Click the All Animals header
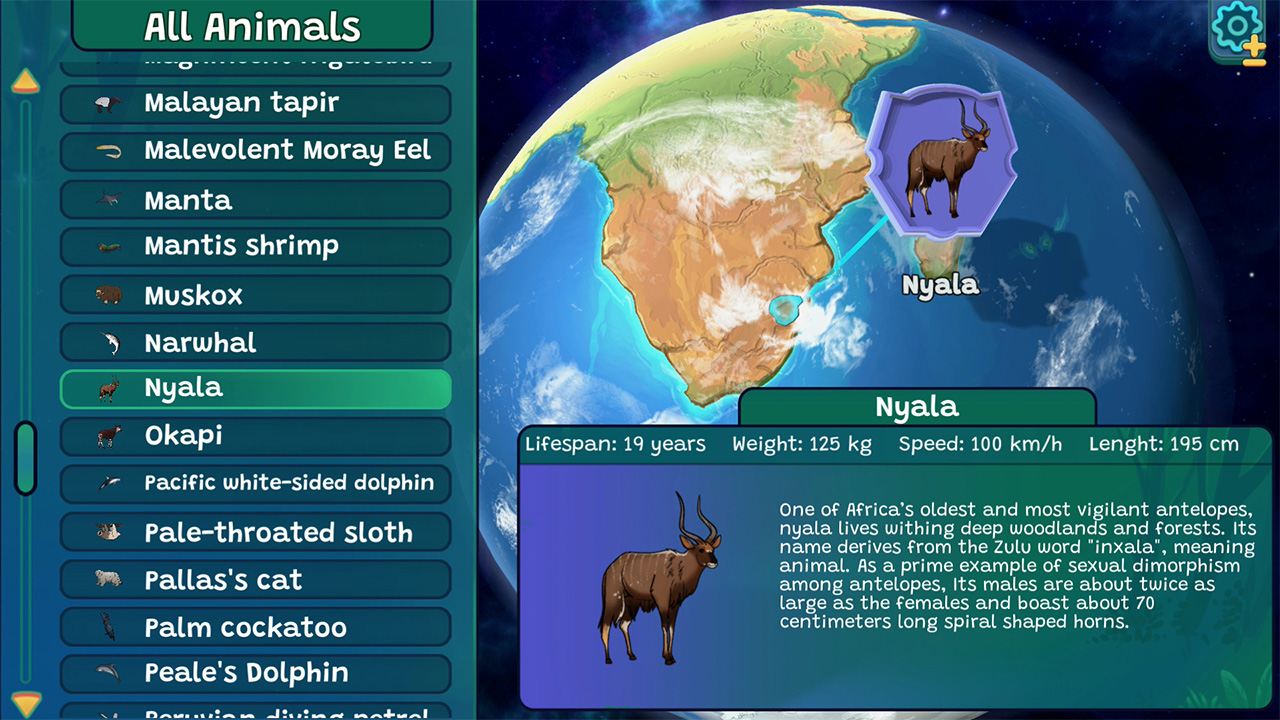The image size is (1280, 720). tap(252, 26)
